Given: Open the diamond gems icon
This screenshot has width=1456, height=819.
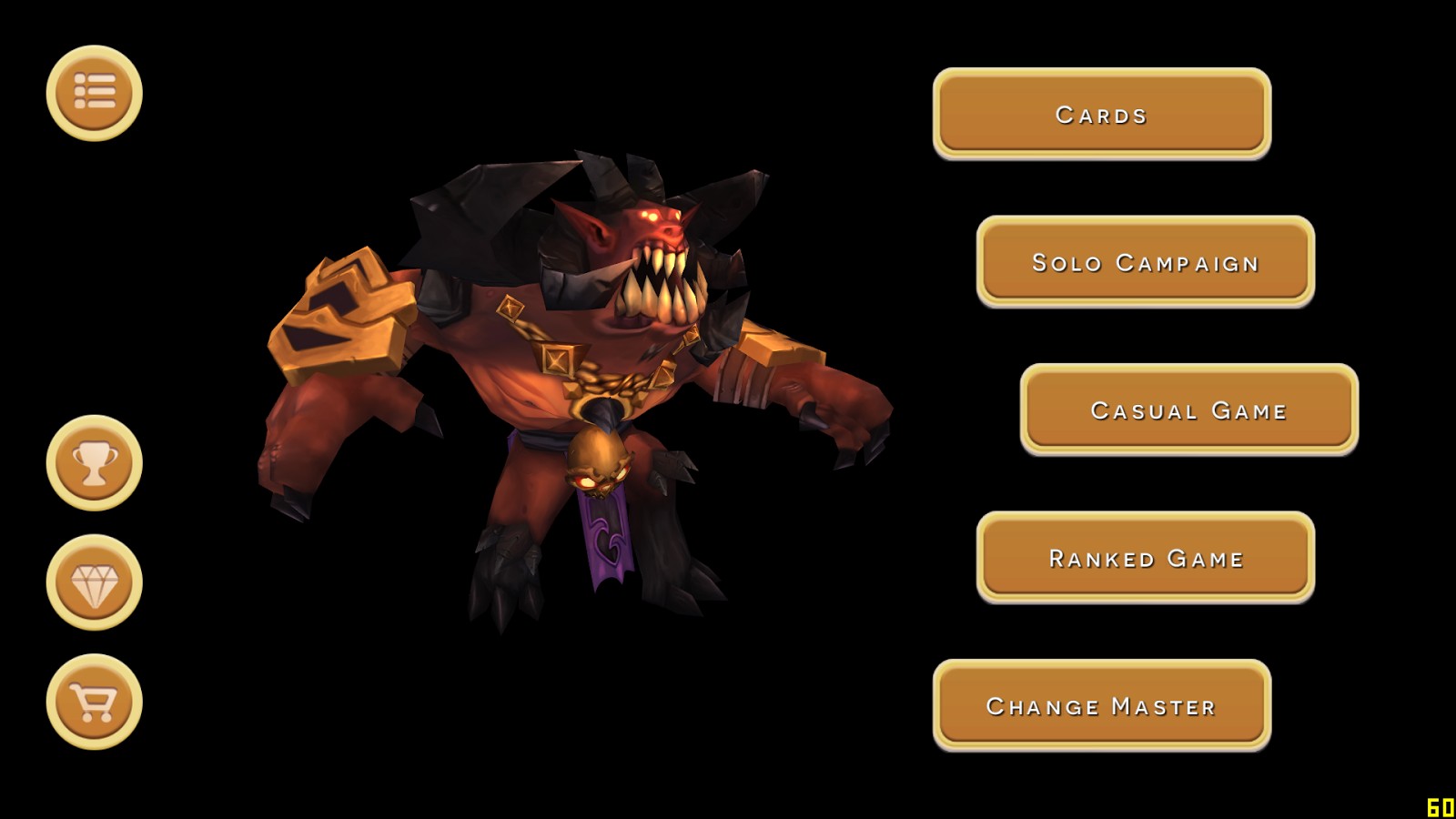Looking at the screenshot, I should [95, 582].
